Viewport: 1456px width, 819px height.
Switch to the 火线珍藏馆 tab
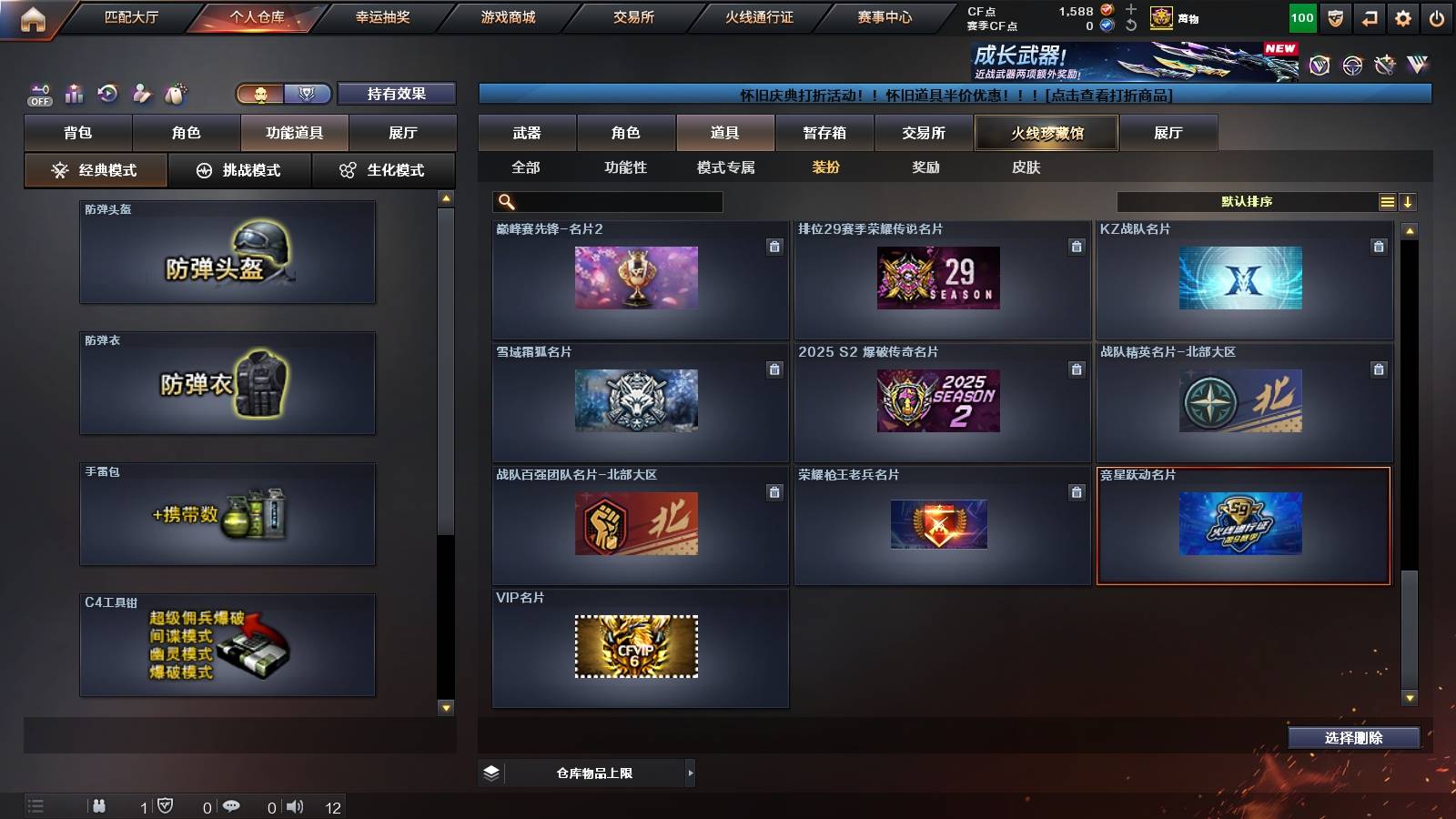pos(1045,133)
